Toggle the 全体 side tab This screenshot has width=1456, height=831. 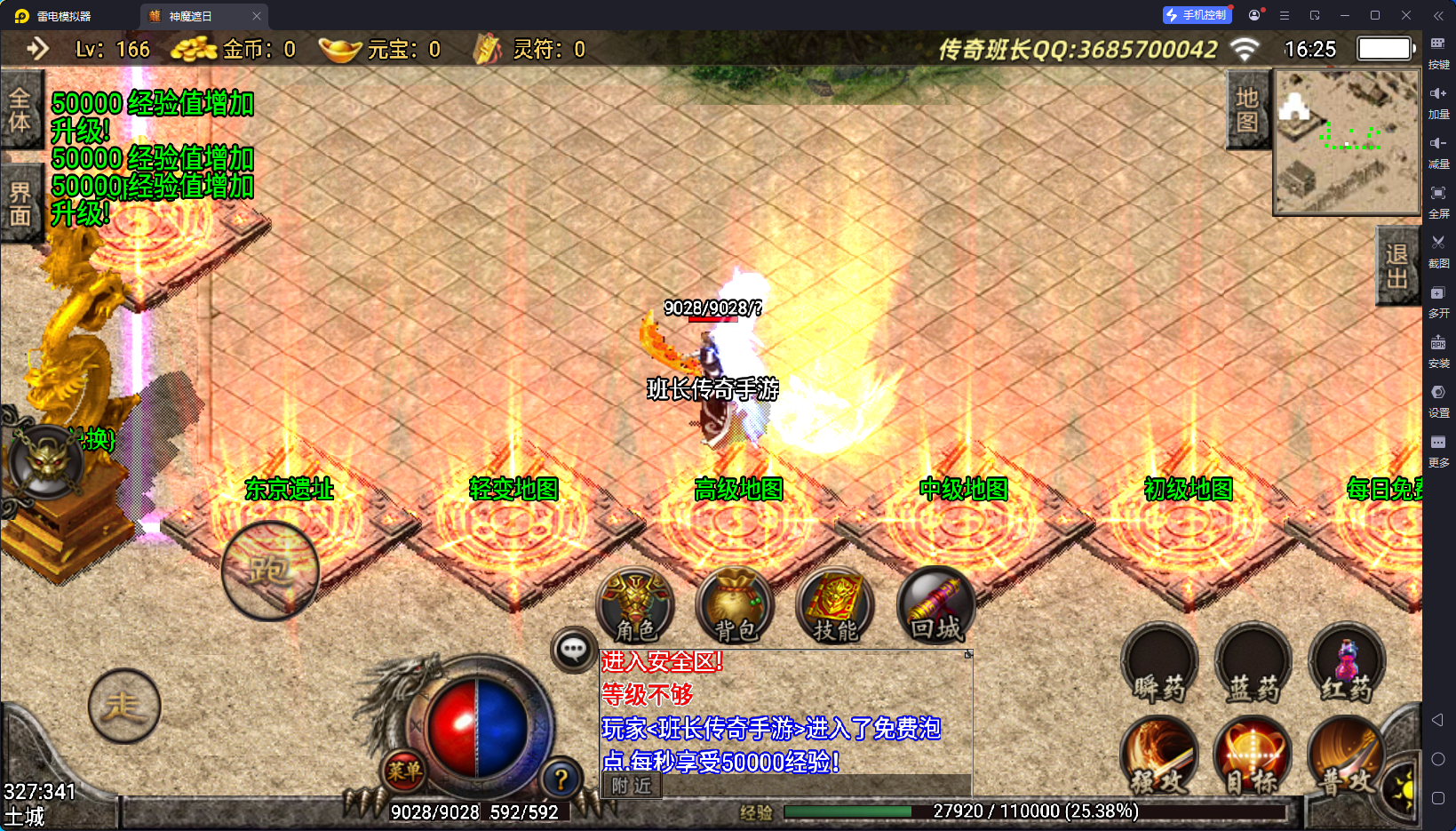coord(20,109)
